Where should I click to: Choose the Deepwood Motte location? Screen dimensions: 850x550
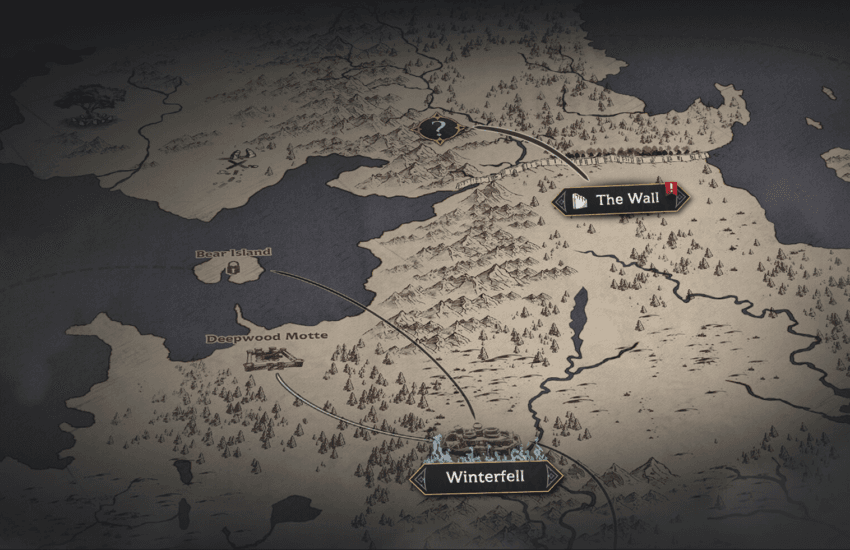pyautogui.click(x=263, y=359)
